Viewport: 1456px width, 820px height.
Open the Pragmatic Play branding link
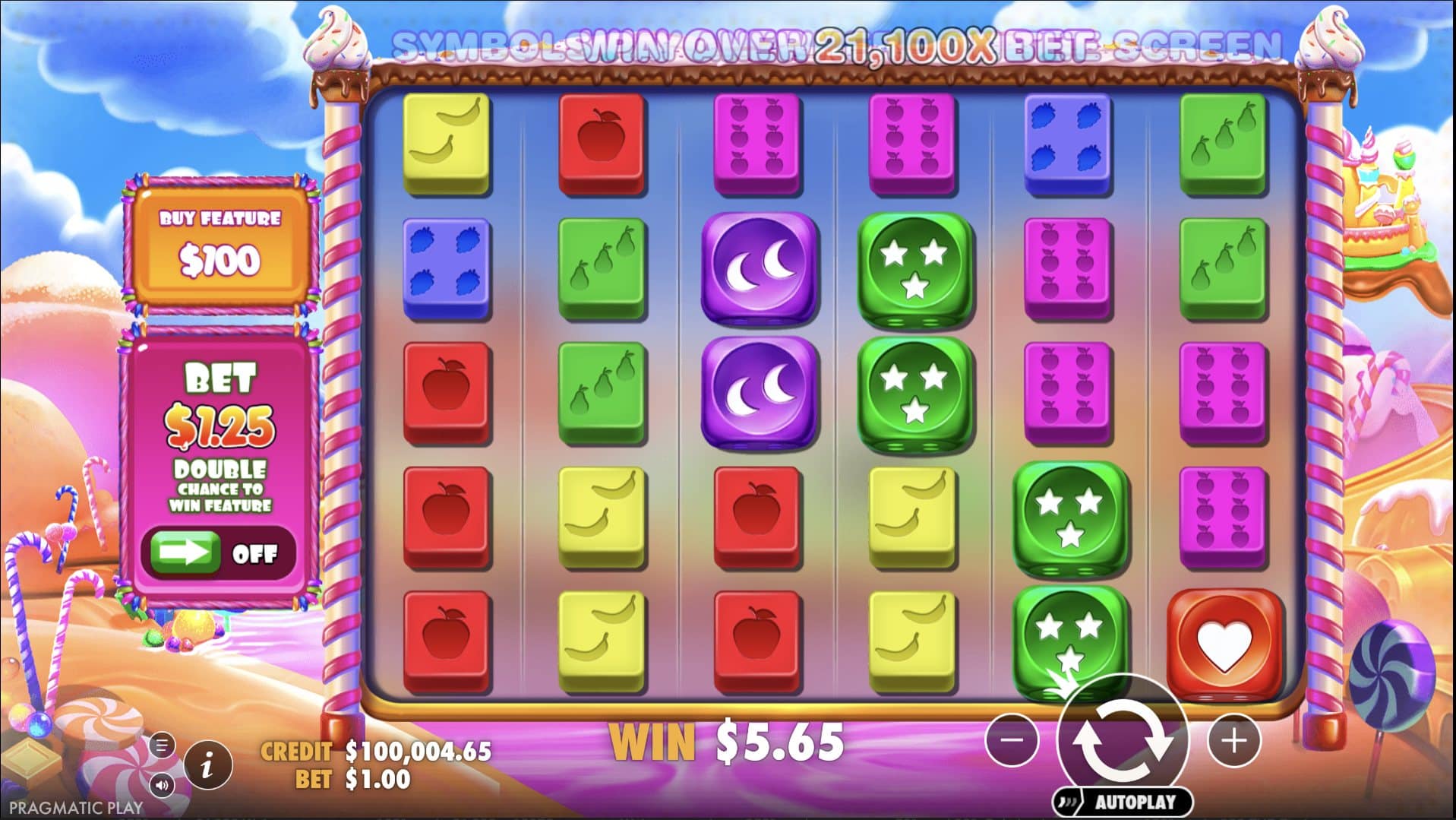74,808
